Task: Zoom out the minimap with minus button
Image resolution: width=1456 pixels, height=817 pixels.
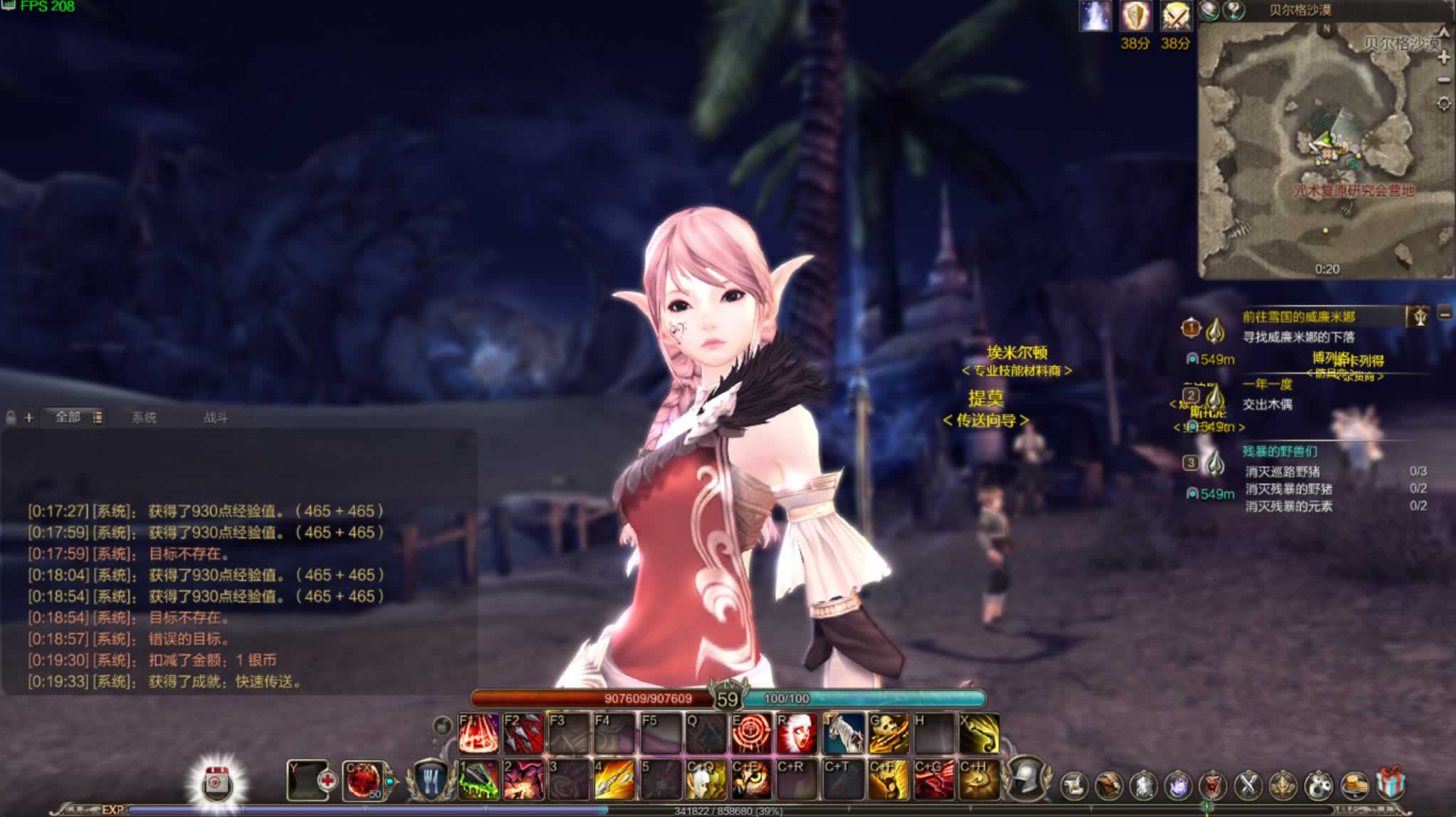Action: pos(1444,80)
